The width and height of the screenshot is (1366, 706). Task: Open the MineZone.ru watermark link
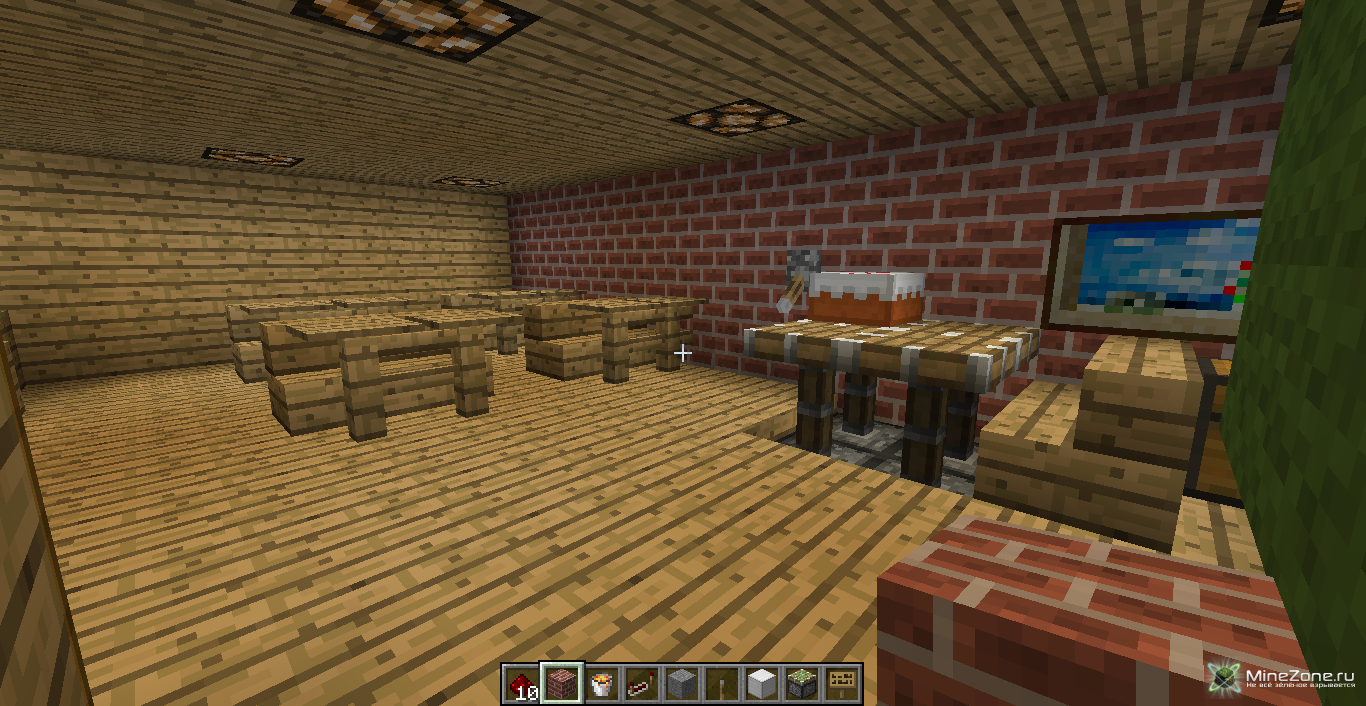(1283, 678)
